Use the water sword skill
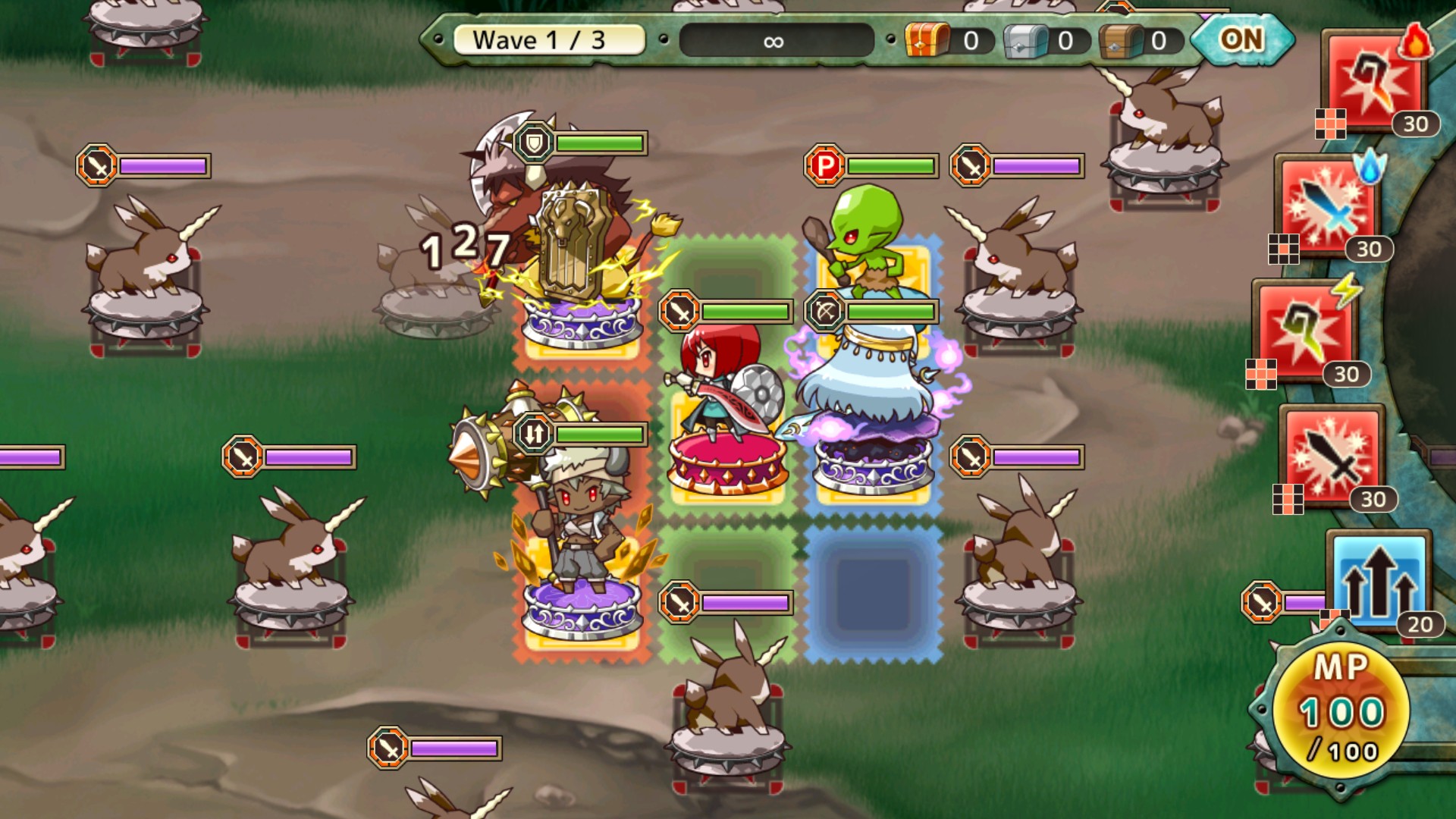The image size is (1456, 819). pyautogui.click(x=1327, y=206)
